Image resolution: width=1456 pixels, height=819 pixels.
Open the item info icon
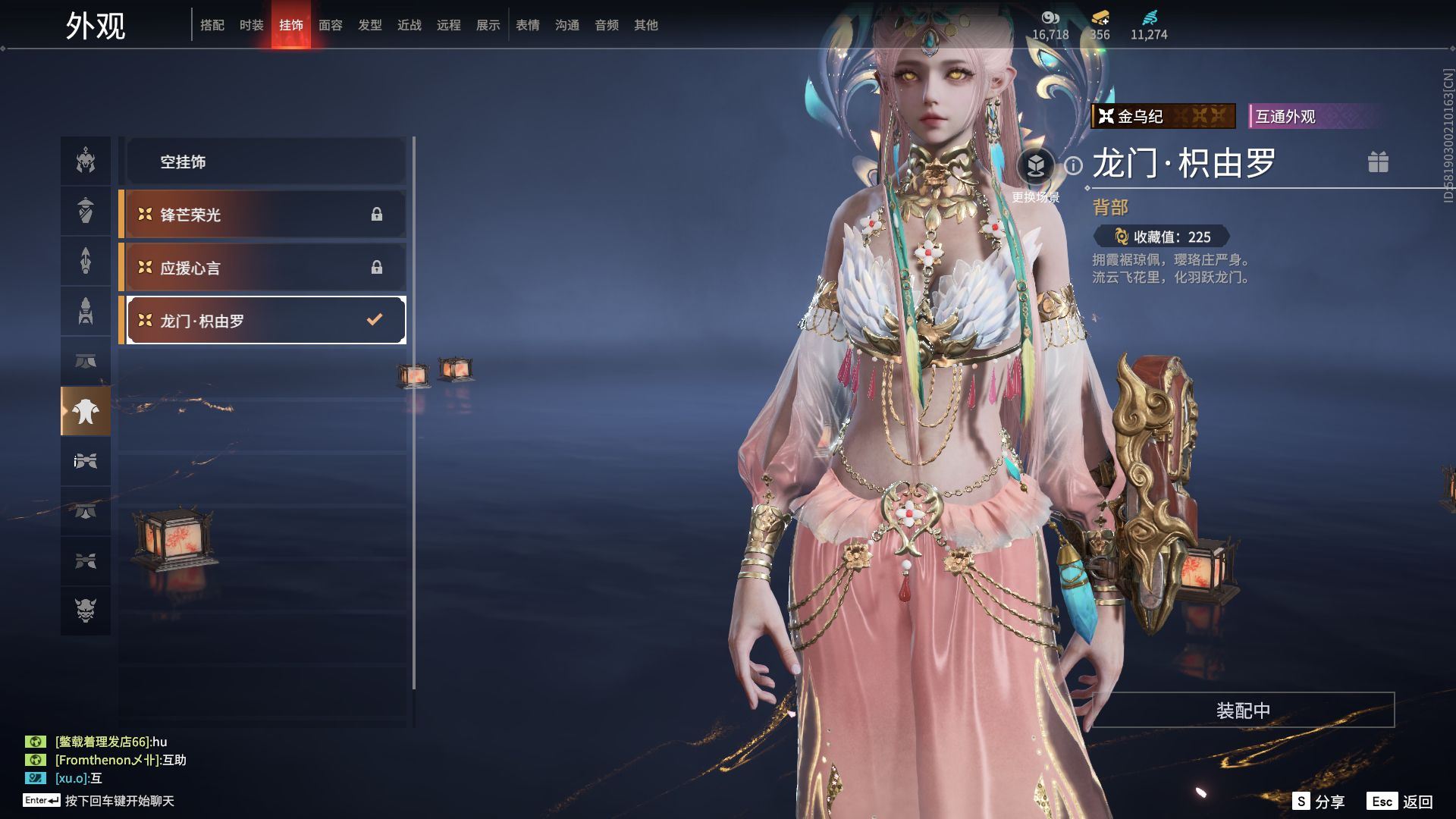coord(1073,165)
